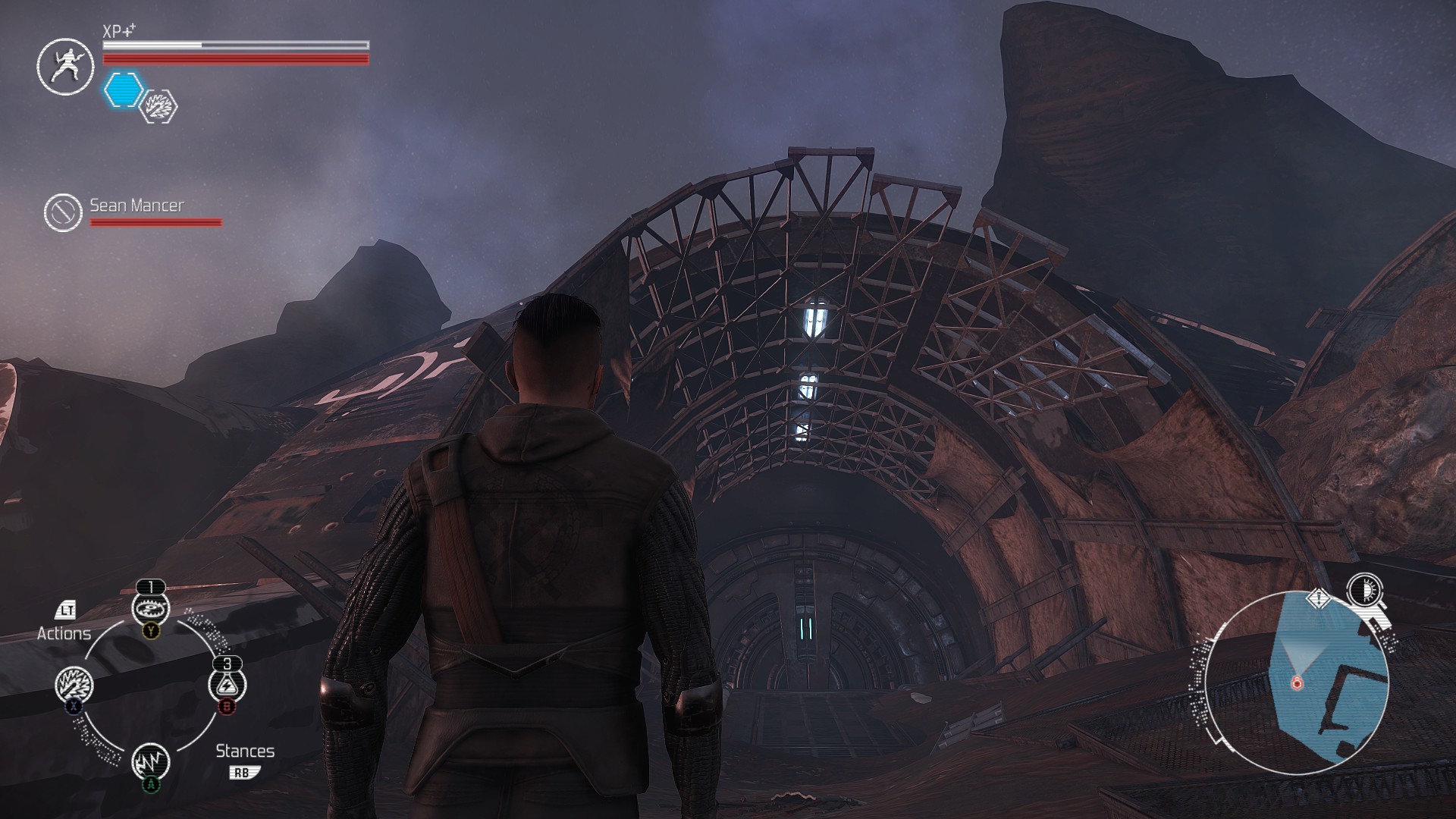Trigger the electric arc ability icon
Screen dimensions: 1456x819
pos(150,761)
